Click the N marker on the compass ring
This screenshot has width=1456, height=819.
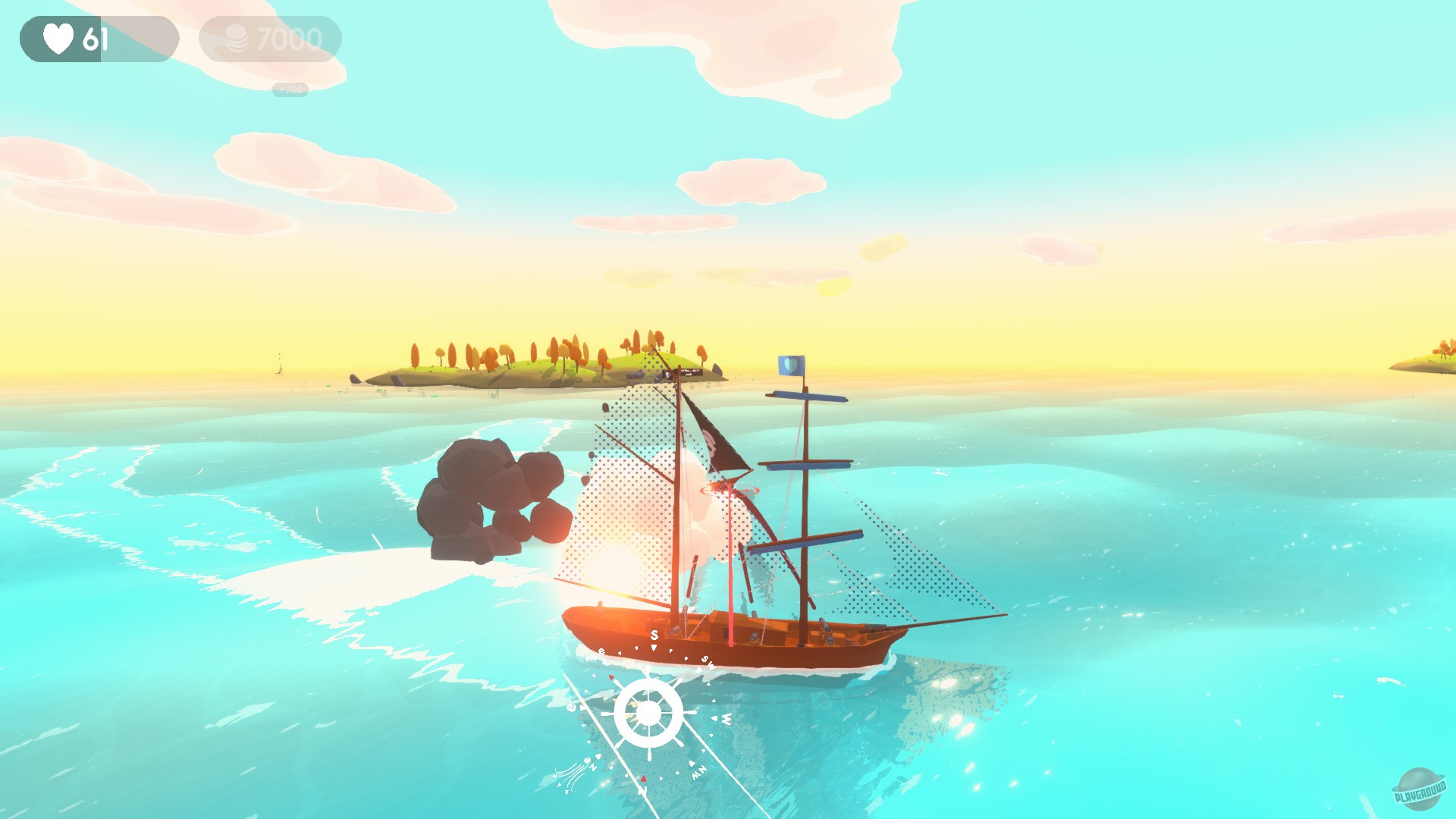643,790
